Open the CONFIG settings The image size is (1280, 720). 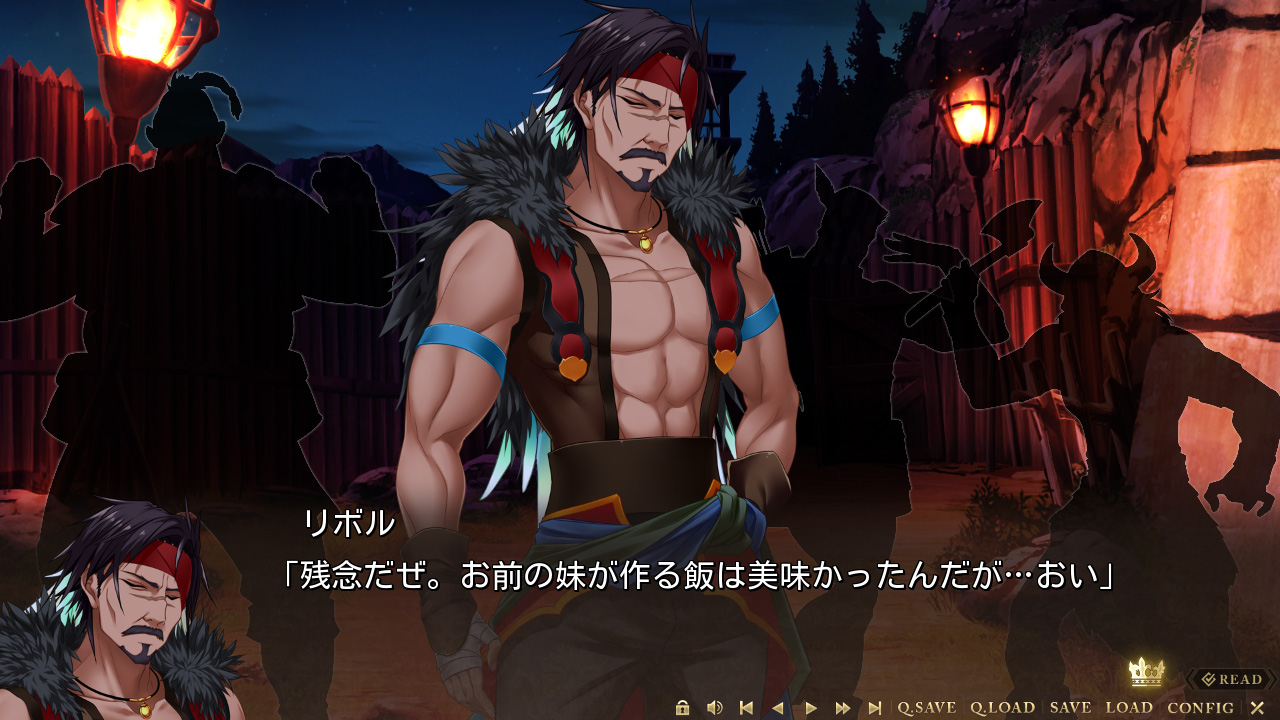(x=1200, y=708)
